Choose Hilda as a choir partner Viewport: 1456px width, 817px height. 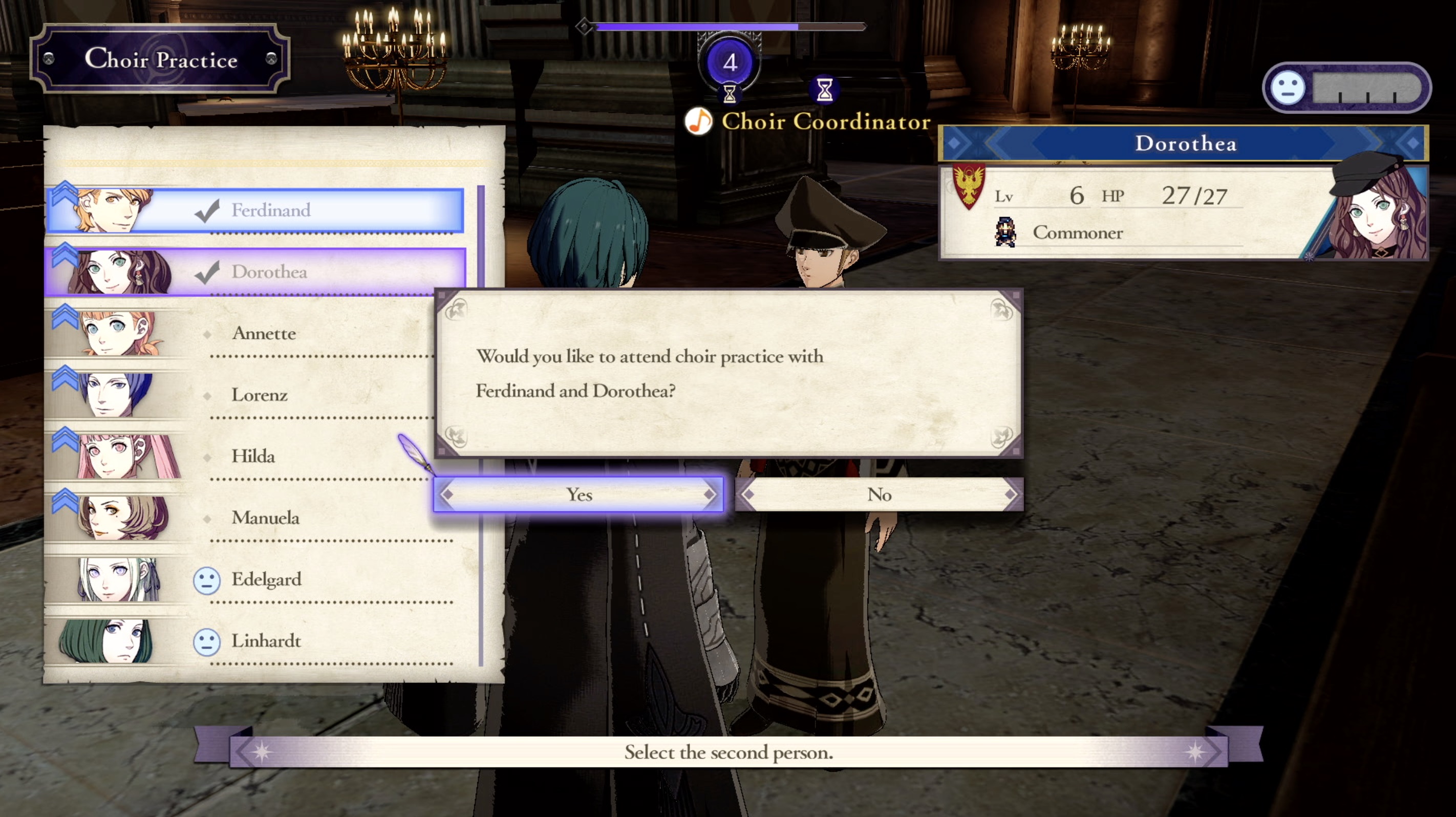253,457
